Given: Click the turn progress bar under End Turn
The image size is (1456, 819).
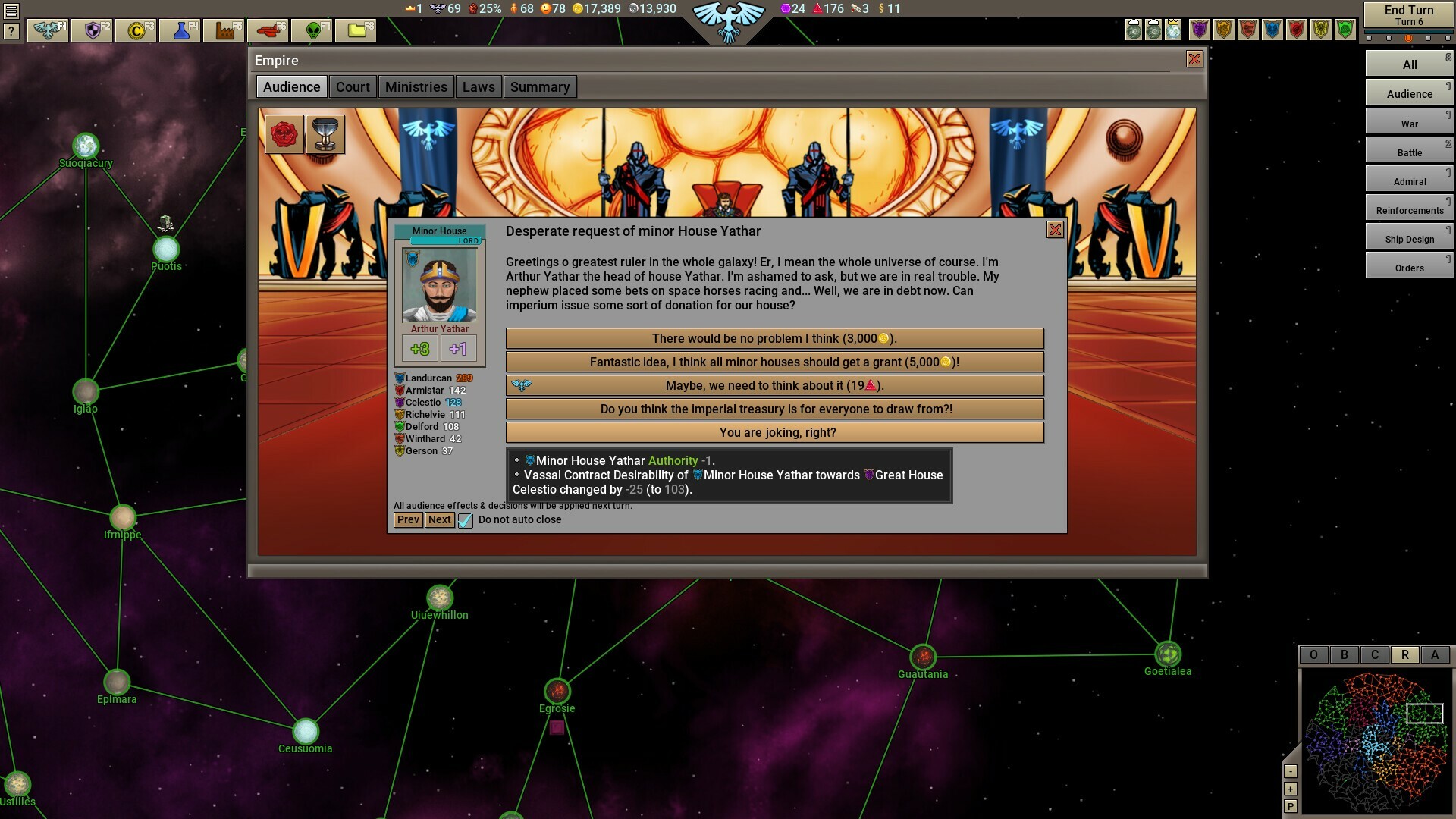Looking at the screenshot, I should (x=1409, y=32).
